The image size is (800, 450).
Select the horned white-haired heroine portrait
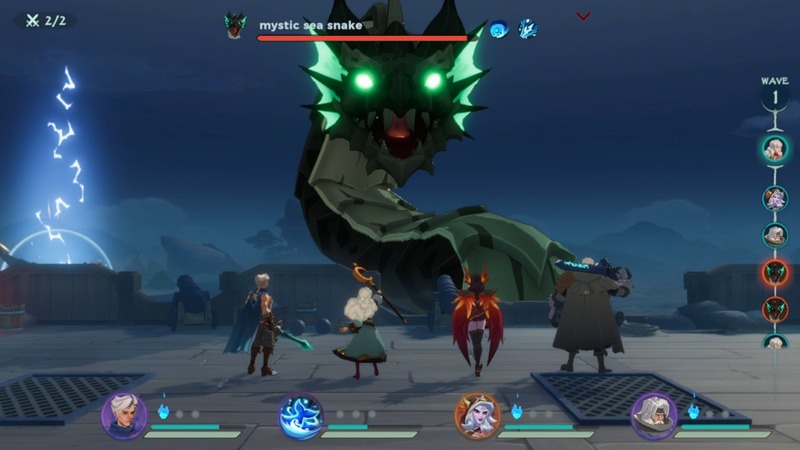click(478, 416)
